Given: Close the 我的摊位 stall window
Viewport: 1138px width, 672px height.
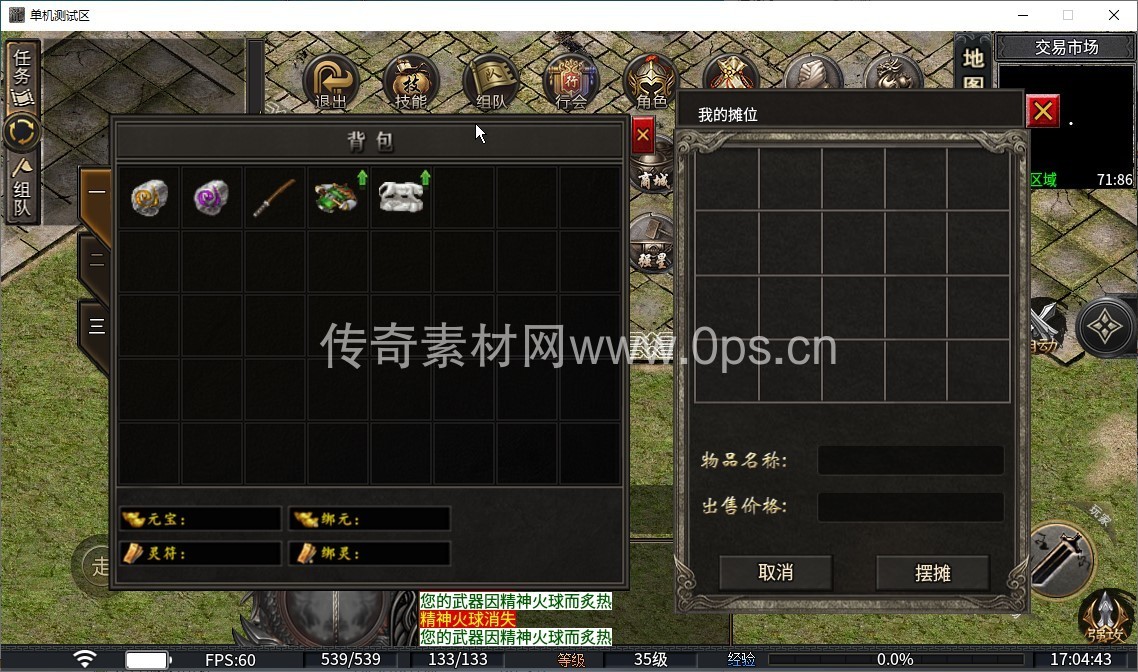Looking at the screenshot, I should click(x=1043, y=111).
